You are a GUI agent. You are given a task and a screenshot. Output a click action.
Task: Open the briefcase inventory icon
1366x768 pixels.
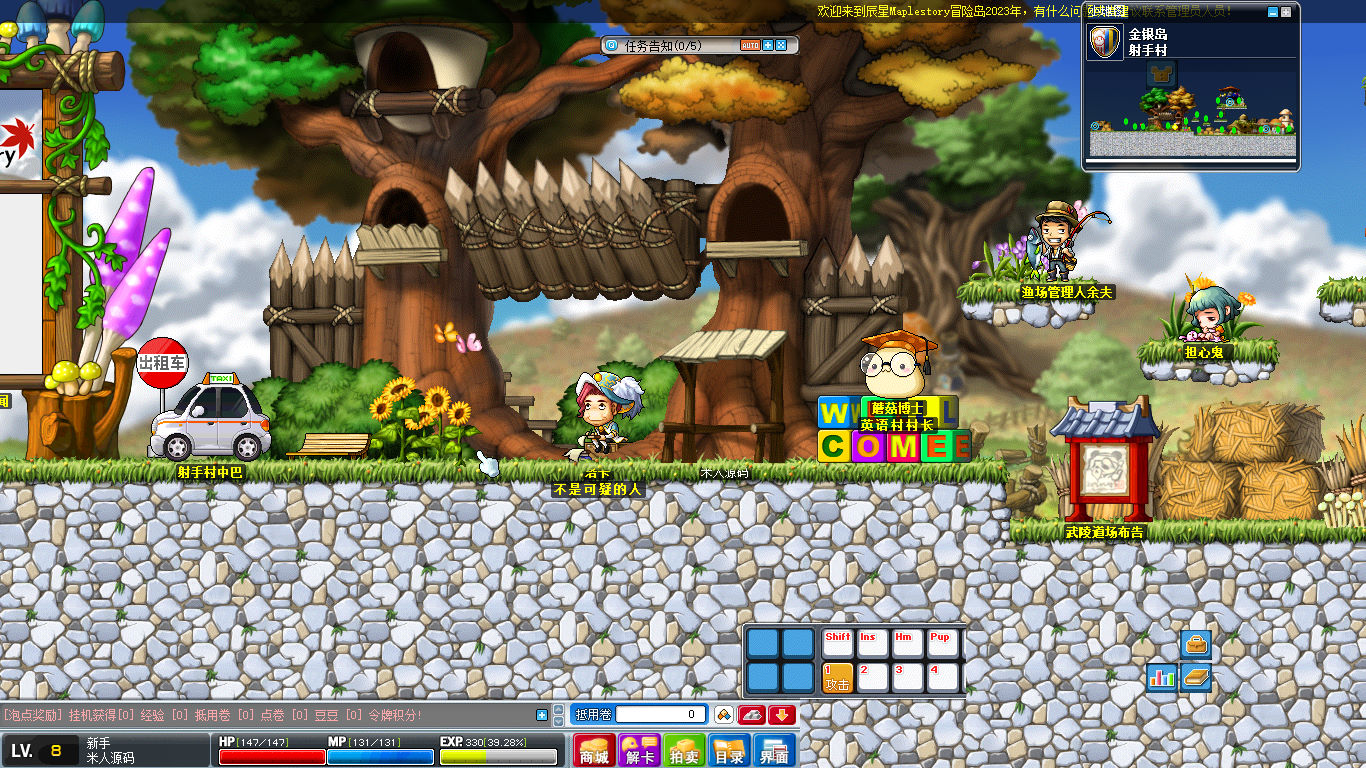click(x=1195, y=644)
